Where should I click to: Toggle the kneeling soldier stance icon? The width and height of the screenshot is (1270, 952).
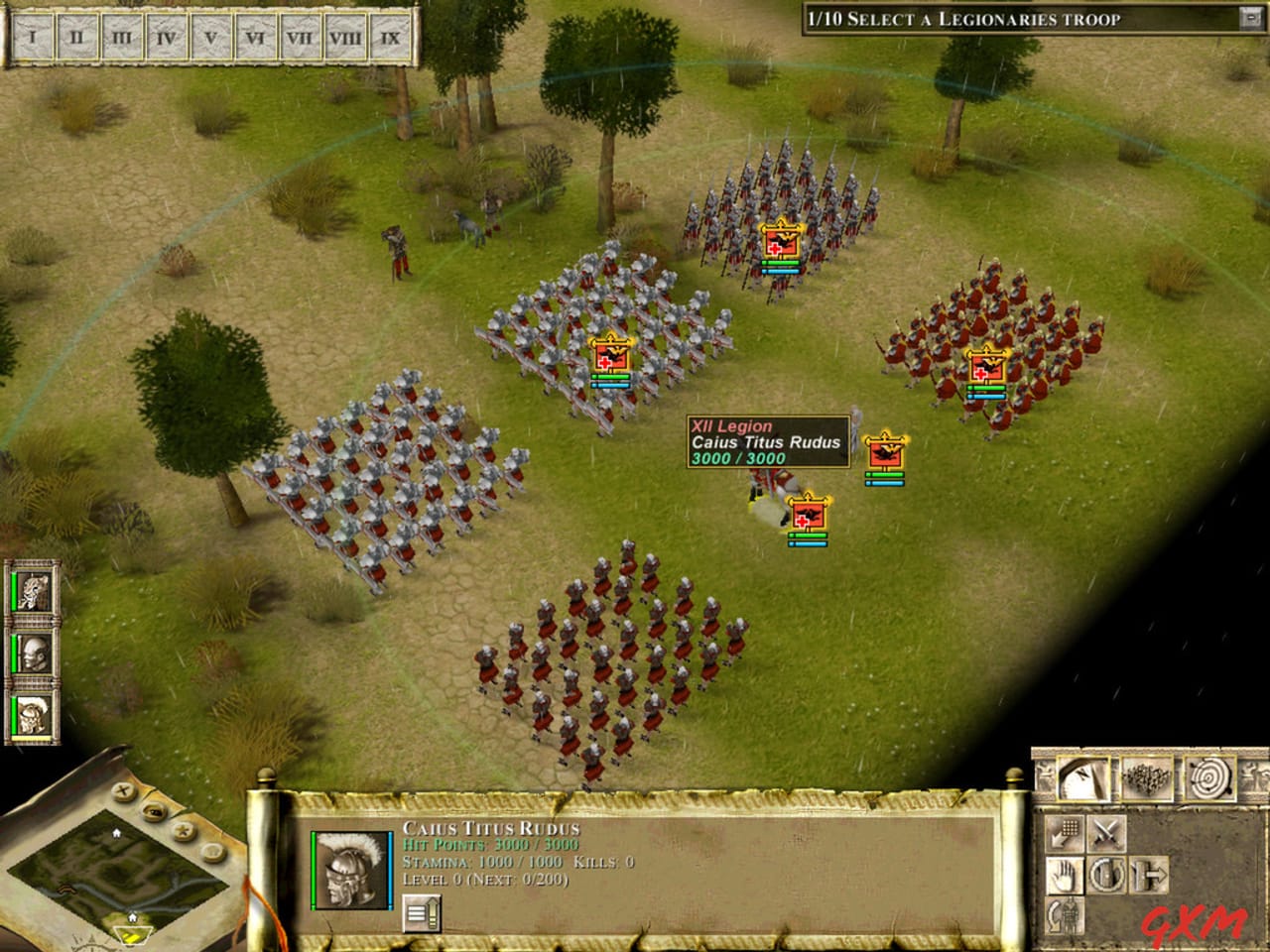point(1066,915)
